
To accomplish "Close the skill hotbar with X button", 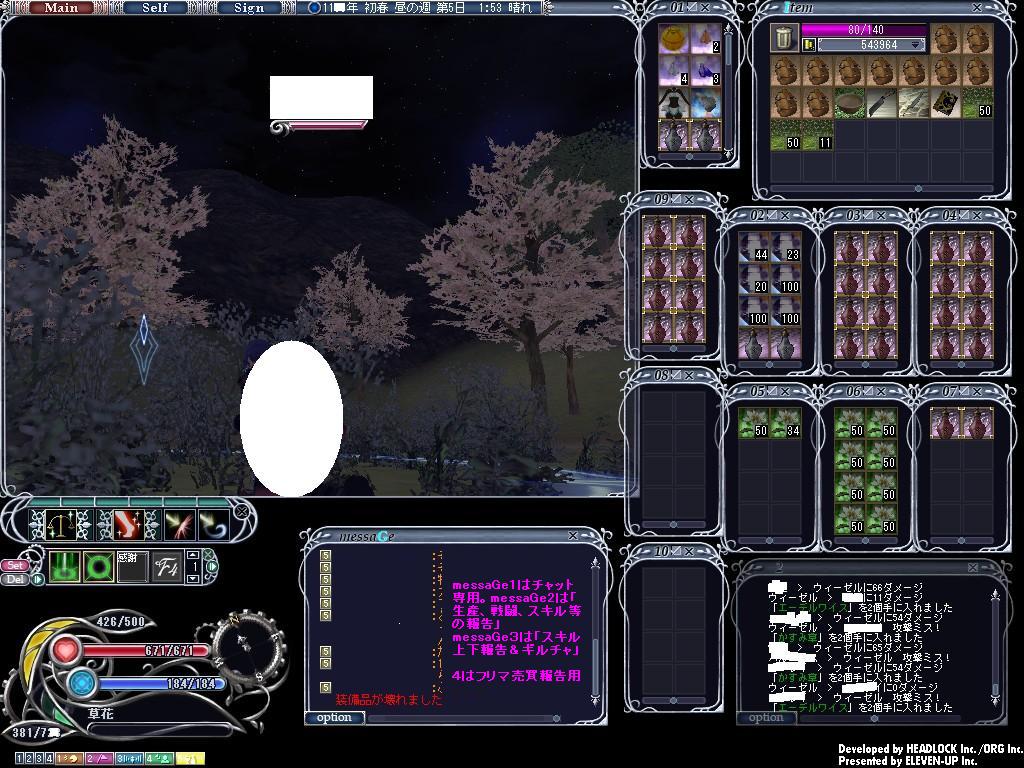I will pyautogui.click(x=241, y=511).
